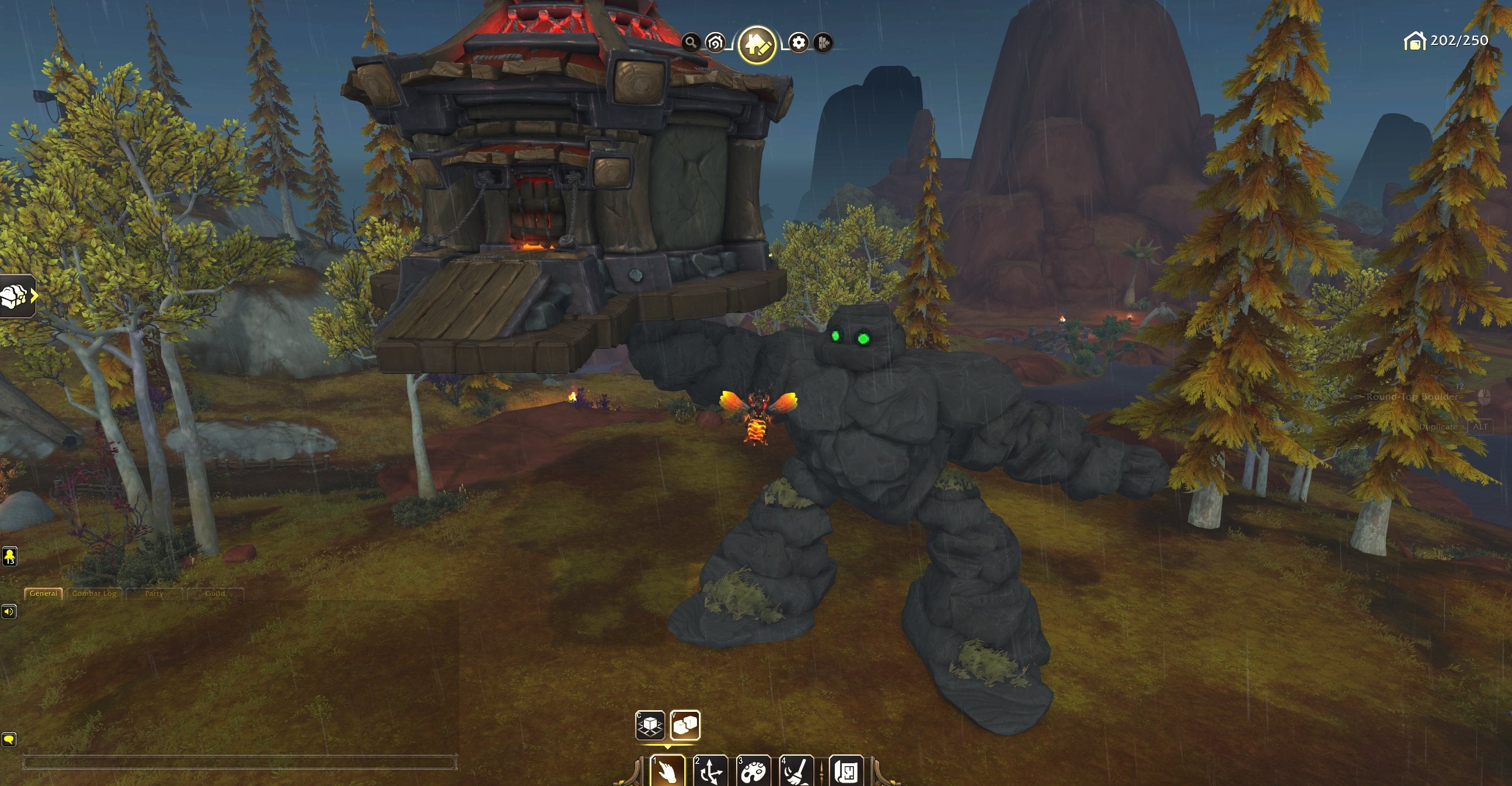Click the 202/250 decor limit counter
The width and height of the screenshot is (1512, 786).
(1448, 41)
